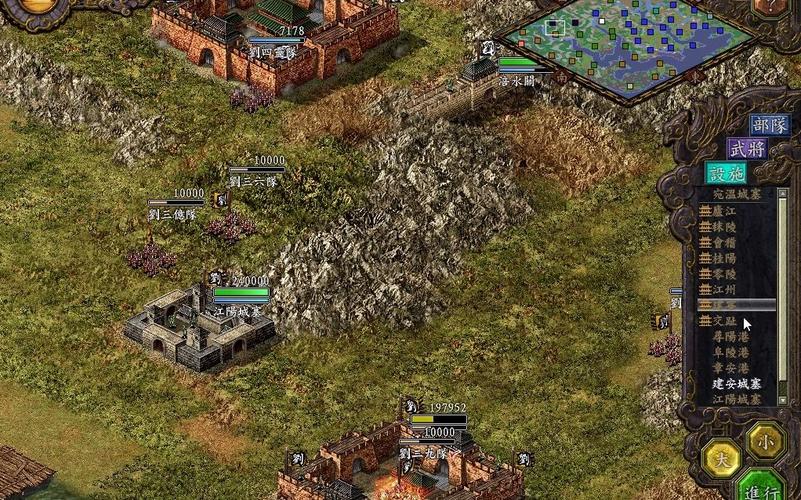Click the green 進行 button
Screen dimensions: 801x500
tap(767, 489)
